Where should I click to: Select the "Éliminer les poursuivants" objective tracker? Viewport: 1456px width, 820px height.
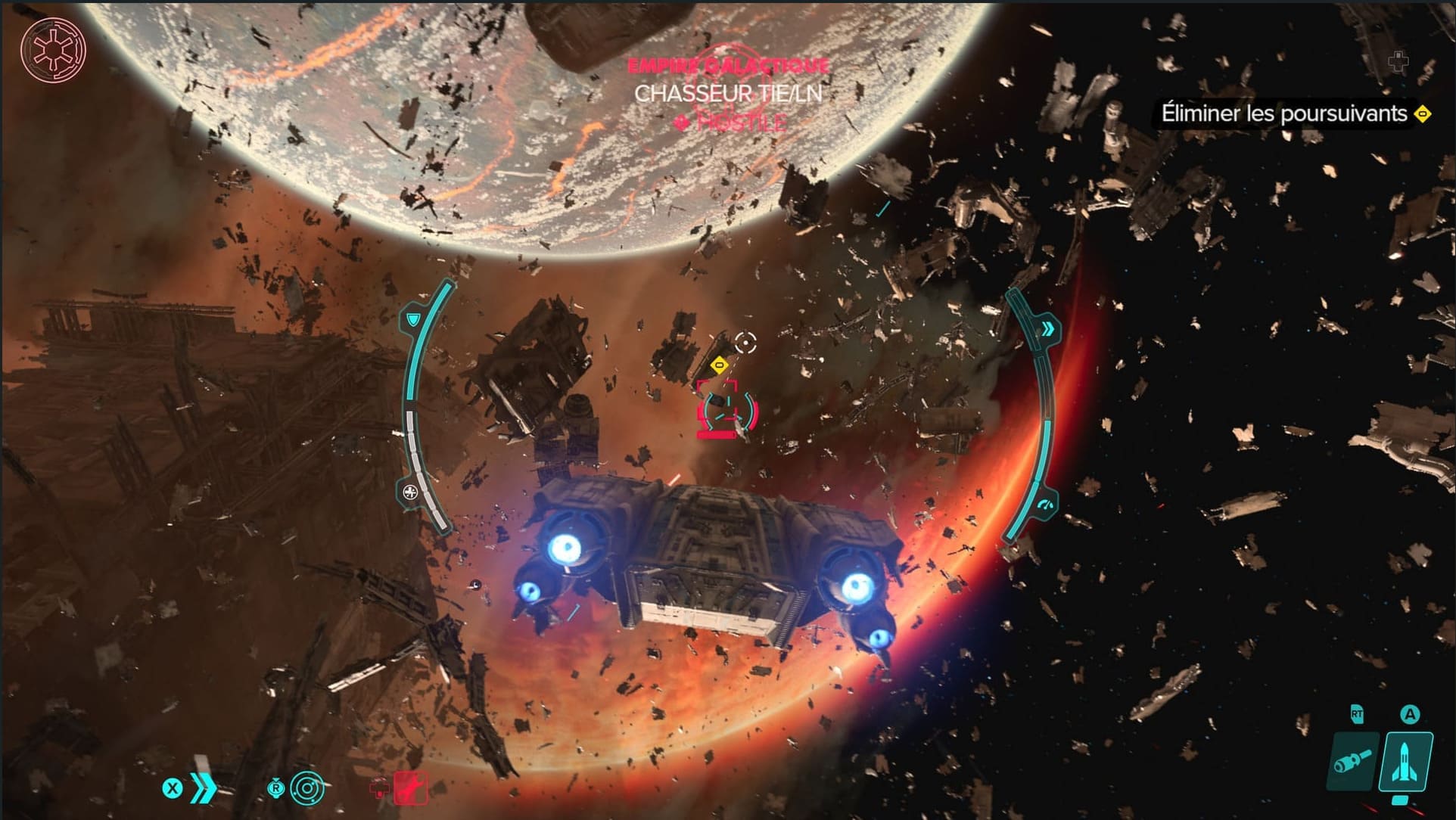coord(1284,114)
